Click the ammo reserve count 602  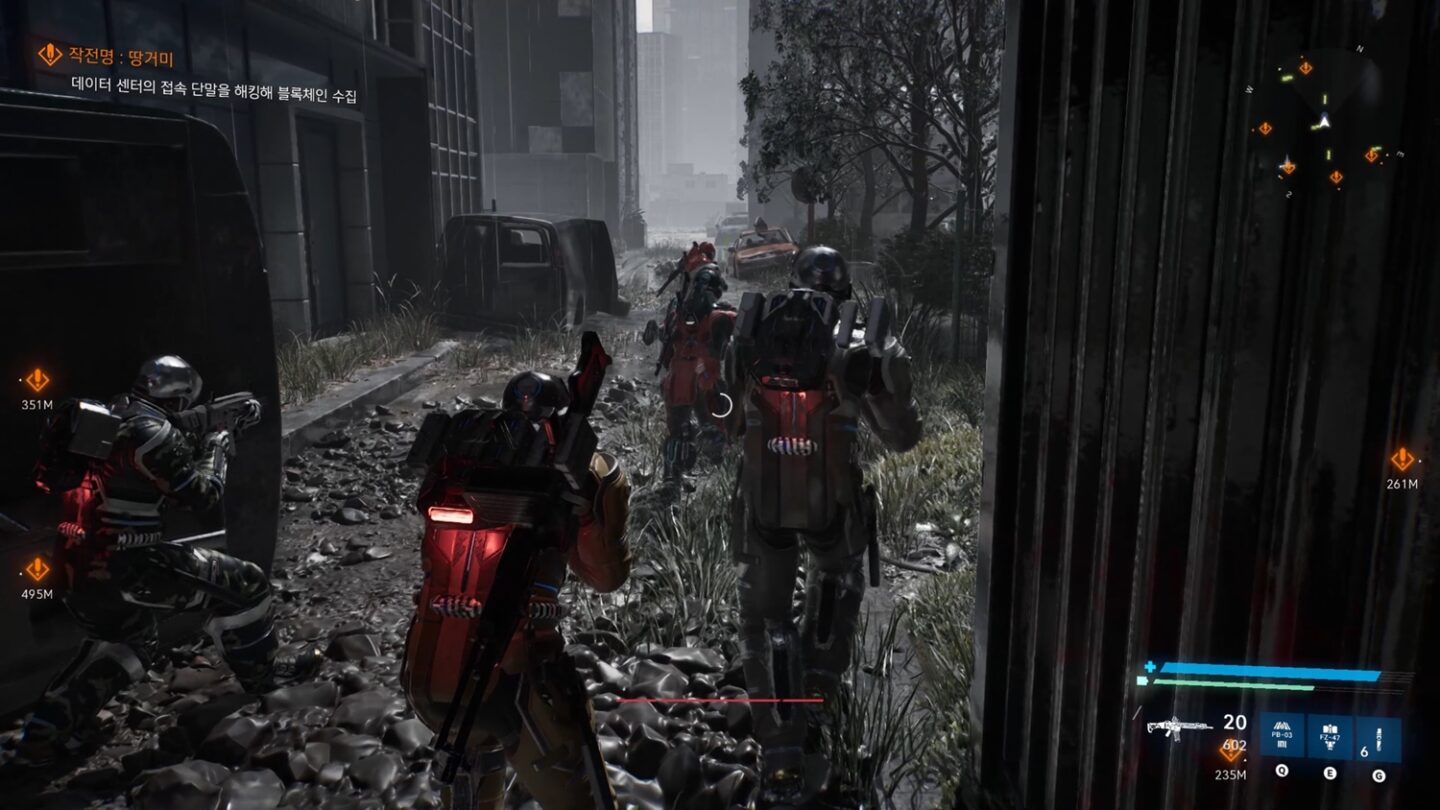point(1234,743)
